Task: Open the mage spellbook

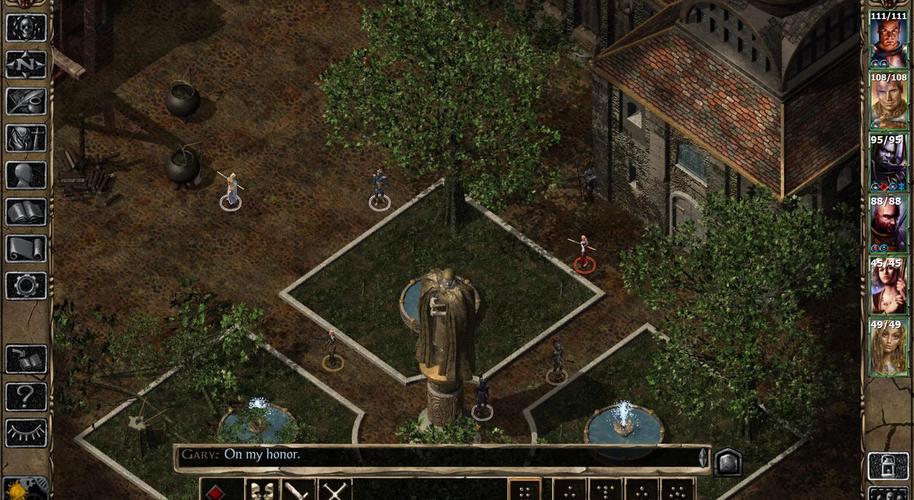Action: tap(26, 212)
